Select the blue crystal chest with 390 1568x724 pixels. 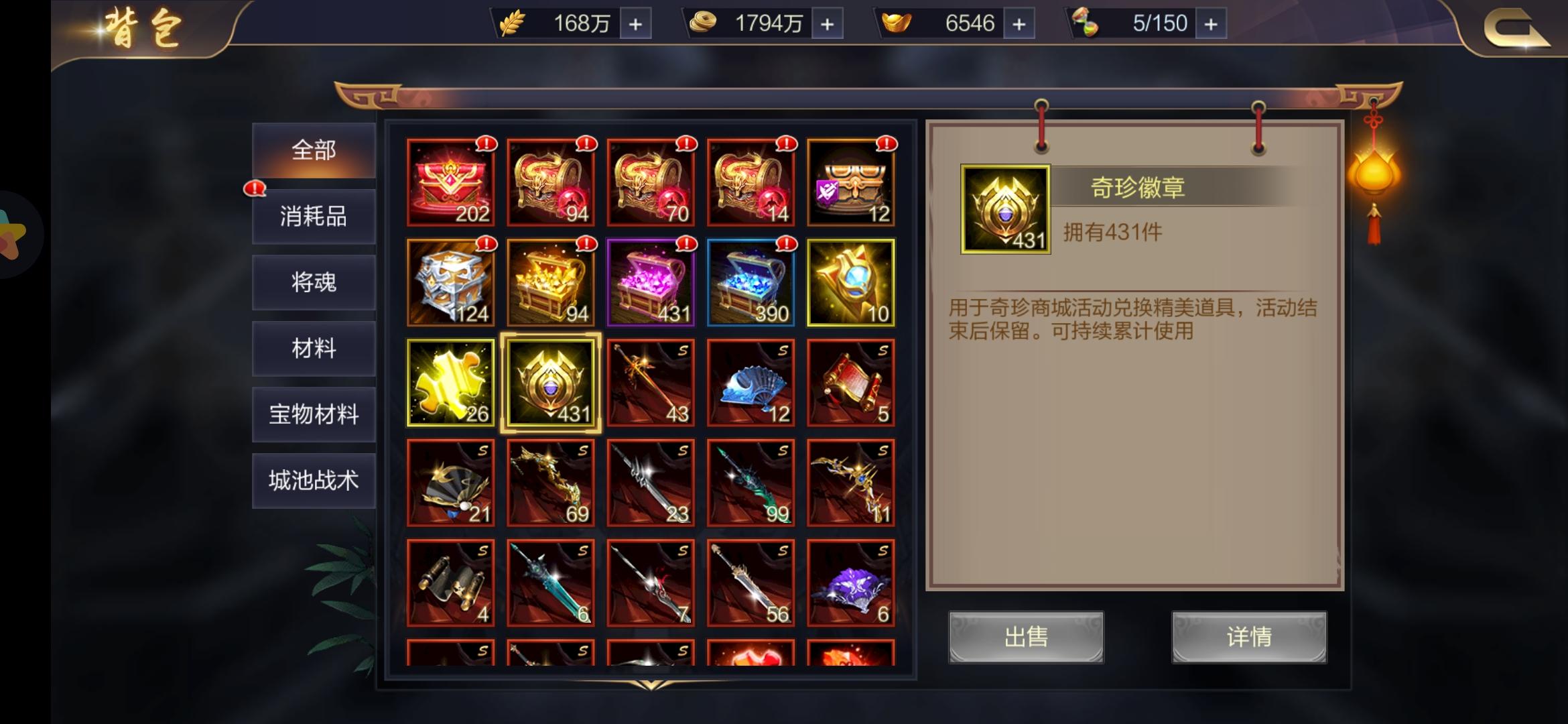pos(750,282)
